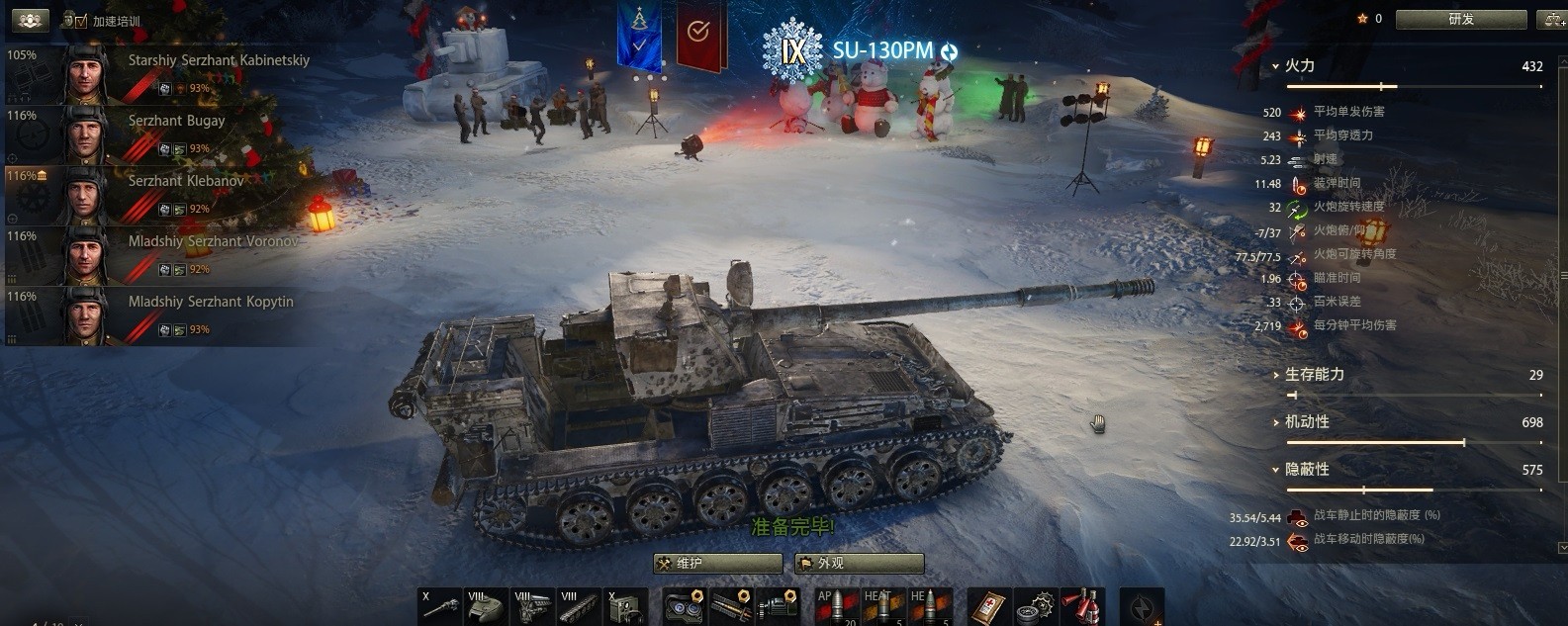Click the fire extinguisher consumable slot

point(1083,605)
